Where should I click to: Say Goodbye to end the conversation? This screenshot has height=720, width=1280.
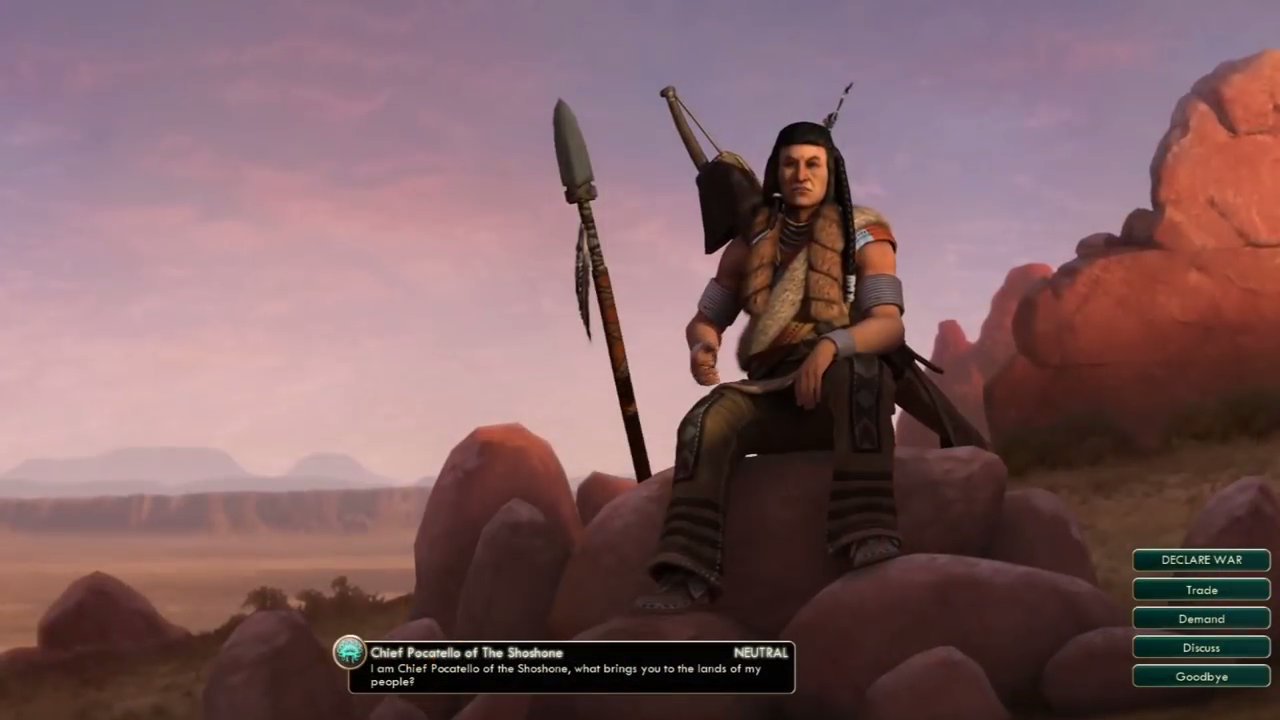click(1201, 677)
